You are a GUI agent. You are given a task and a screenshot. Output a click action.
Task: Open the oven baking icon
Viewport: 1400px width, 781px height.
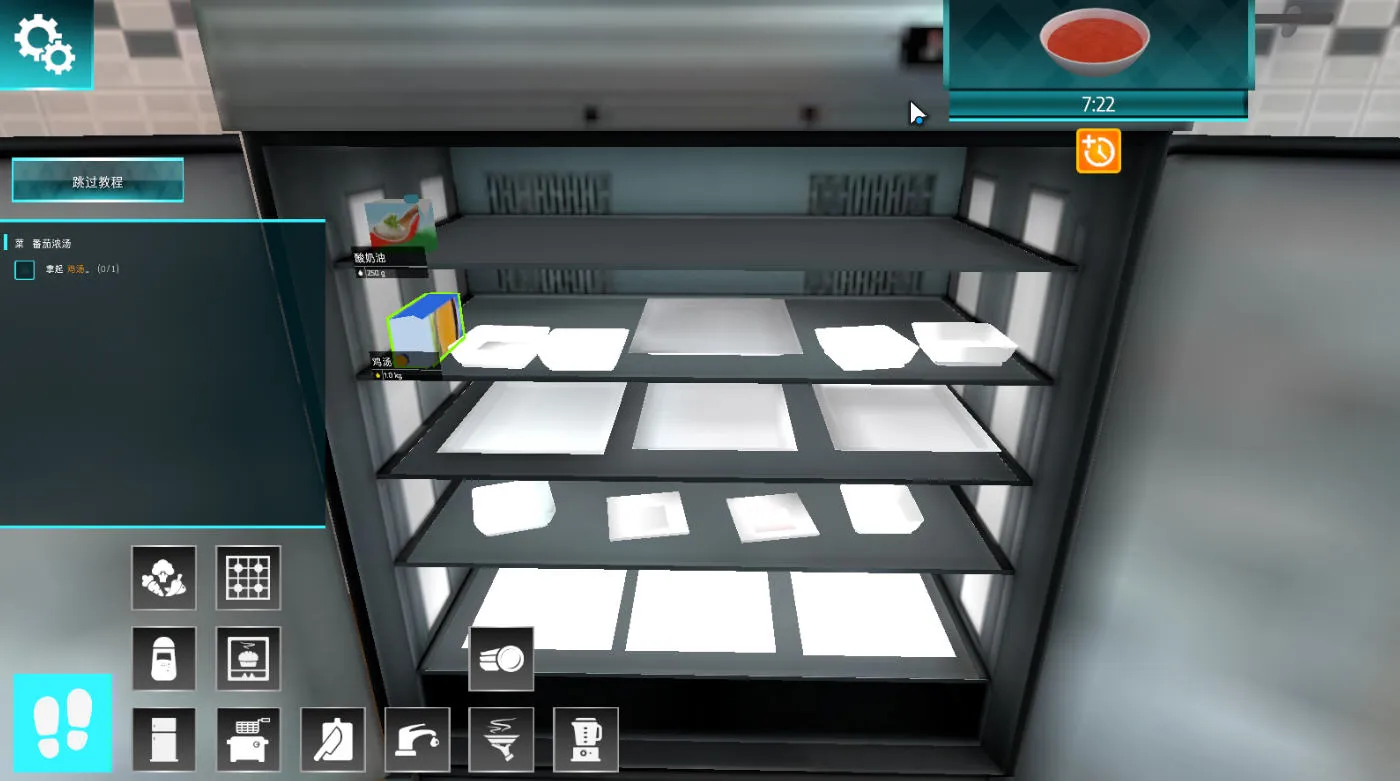click(248, 658)
